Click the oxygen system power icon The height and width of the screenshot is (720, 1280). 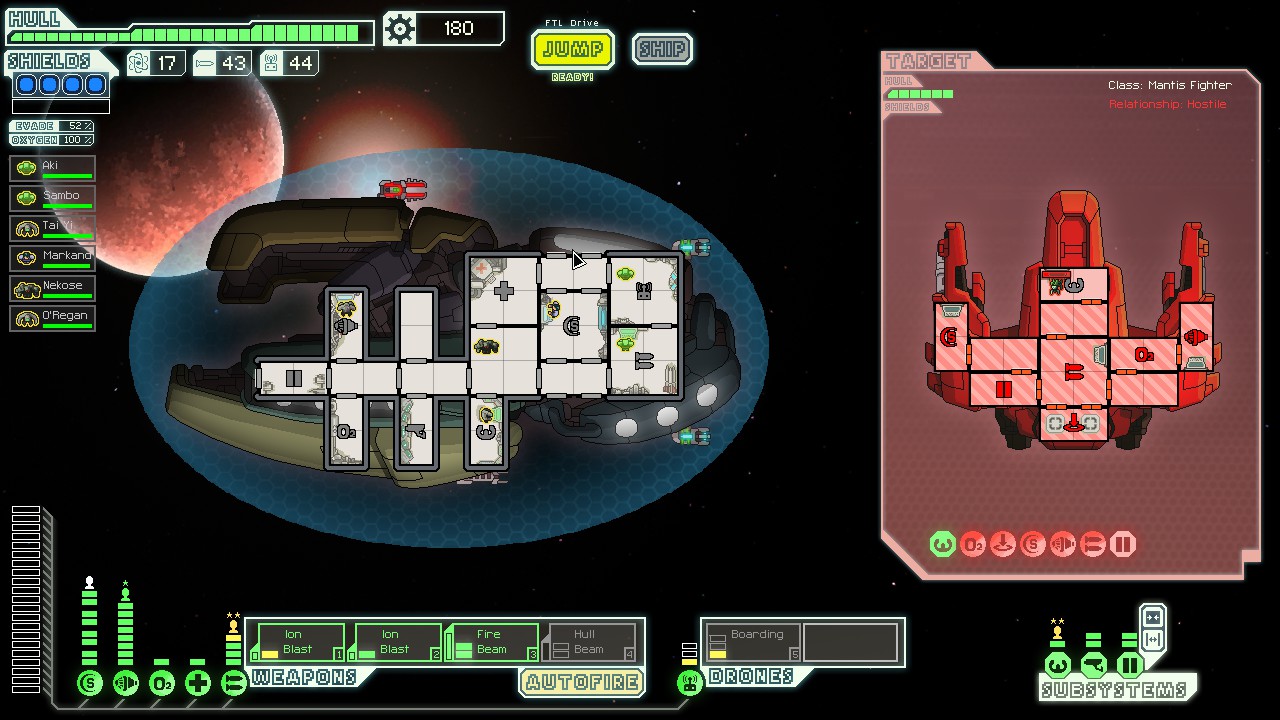click(162, 684)
